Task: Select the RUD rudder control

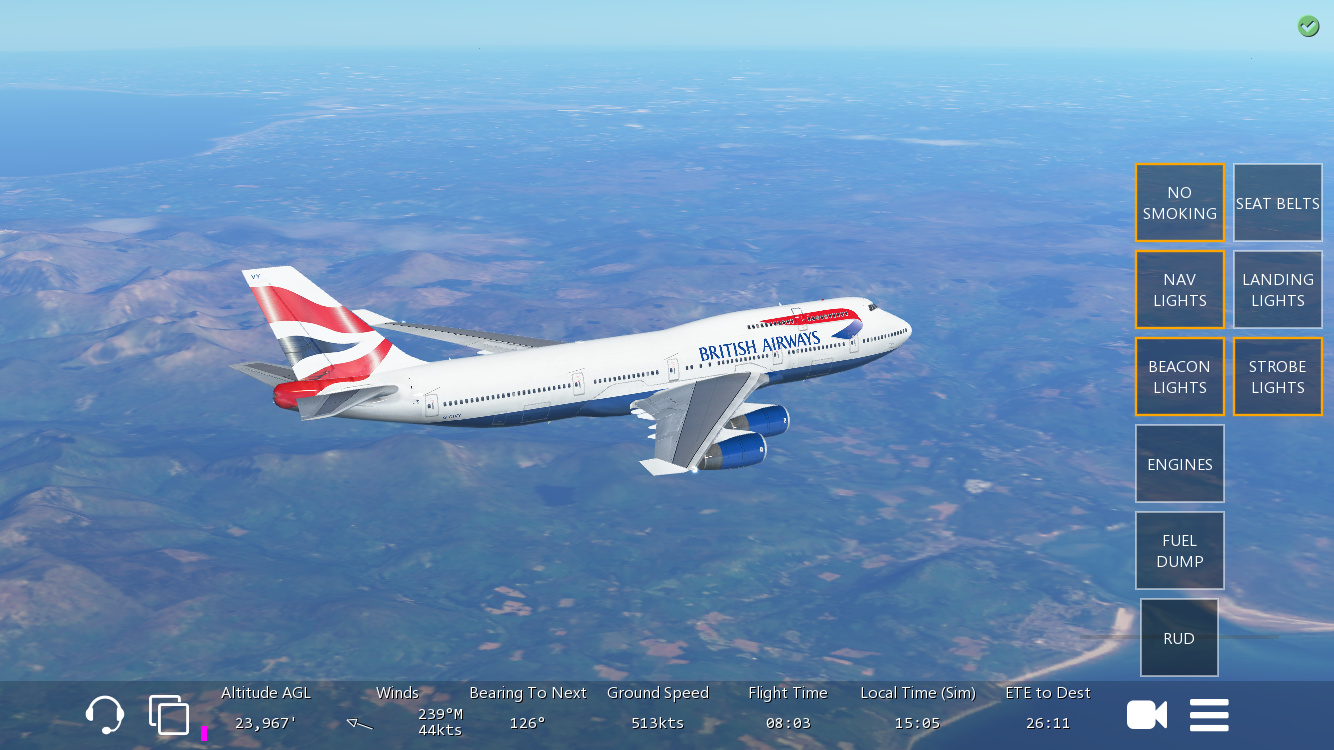Action: 1179,638
